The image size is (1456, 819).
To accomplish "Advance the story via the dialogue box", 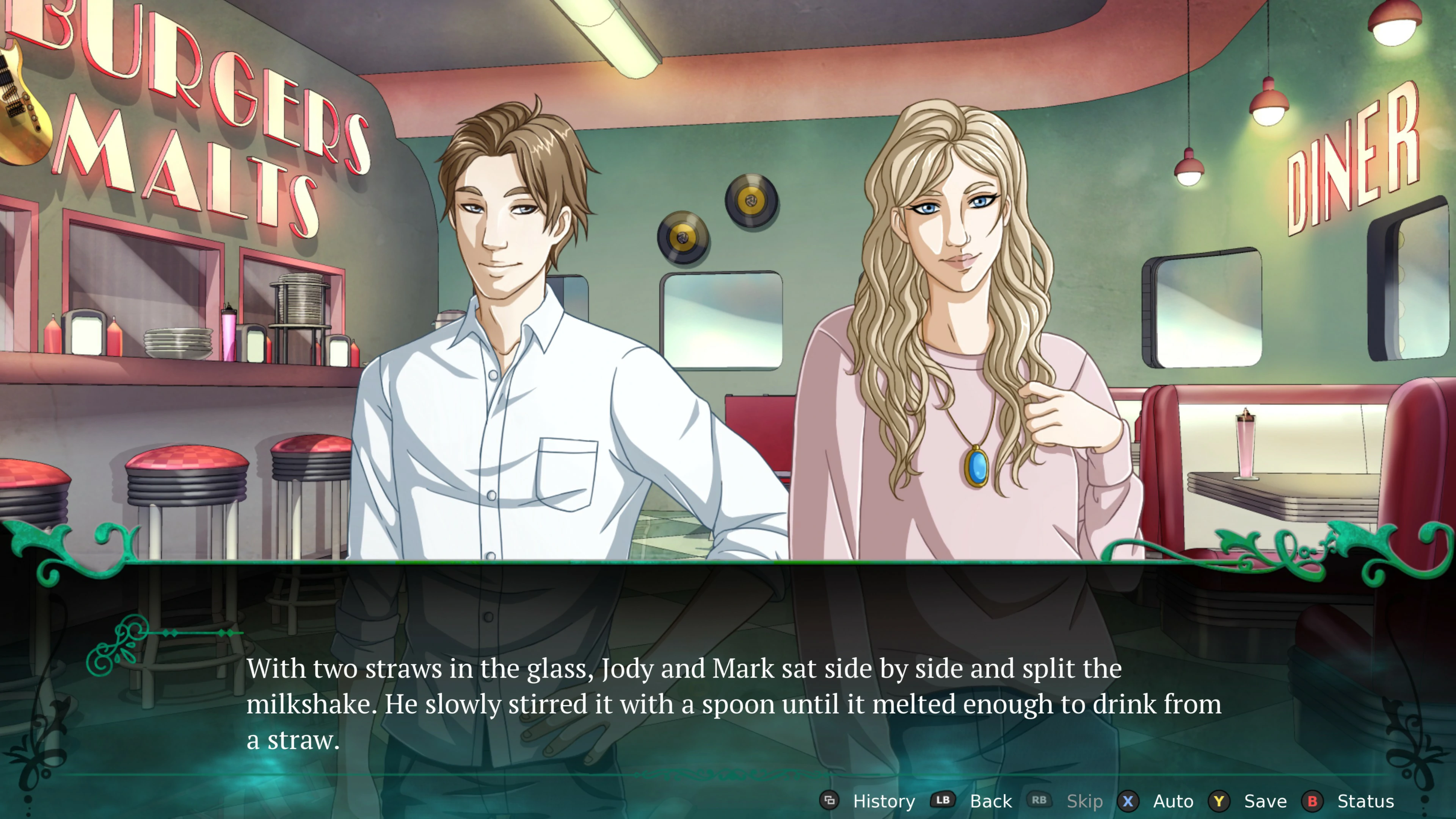I will coord(728,701).
